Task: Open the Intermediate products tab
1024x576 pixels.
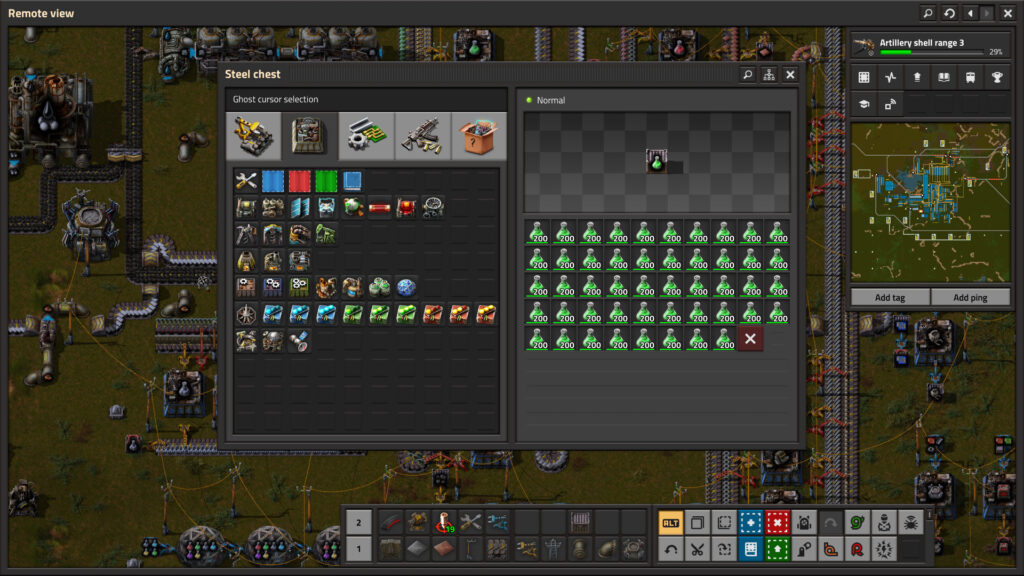Action: pos(366,135)
